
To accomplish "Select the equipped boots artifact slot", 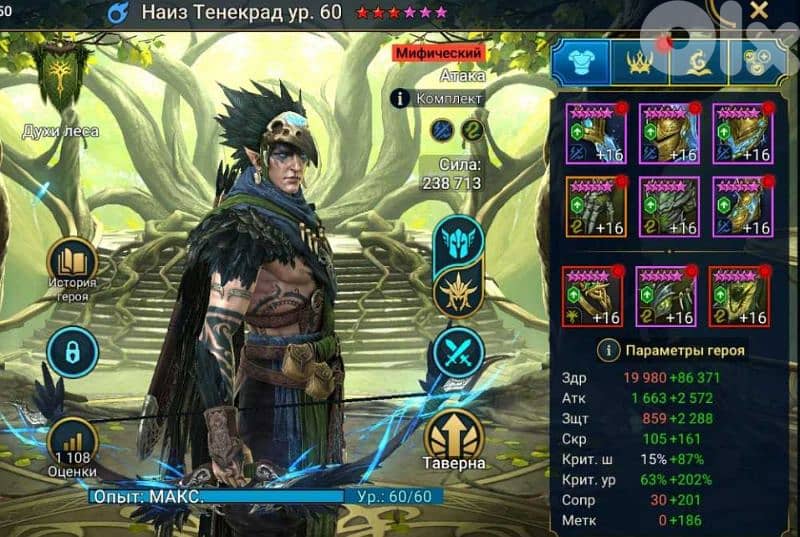I will pyautogui.click(x=743, y=206).
